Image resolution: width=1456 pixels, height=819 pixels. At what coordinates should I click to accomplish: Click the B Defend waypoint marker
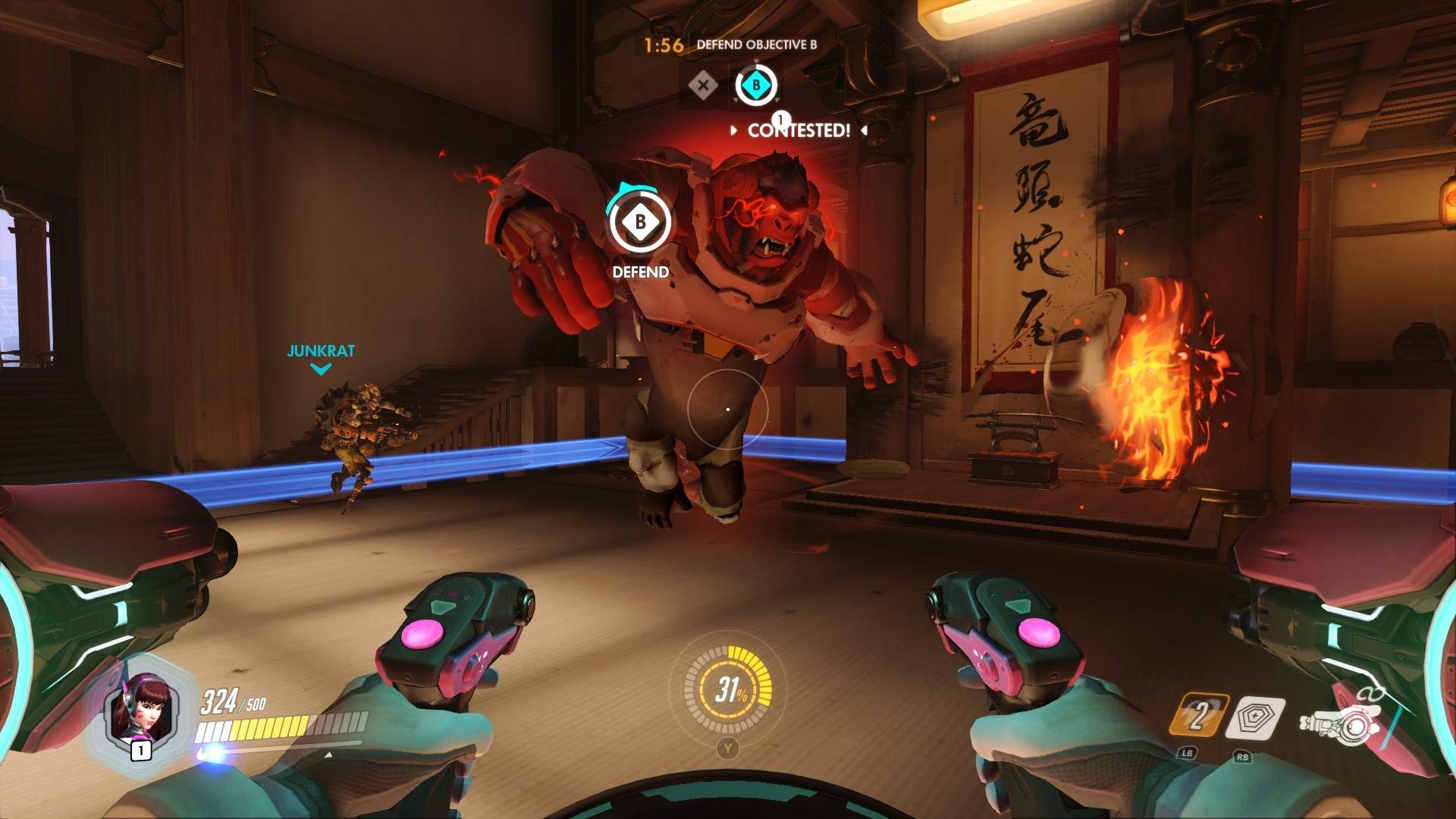[x=641, y=222]
